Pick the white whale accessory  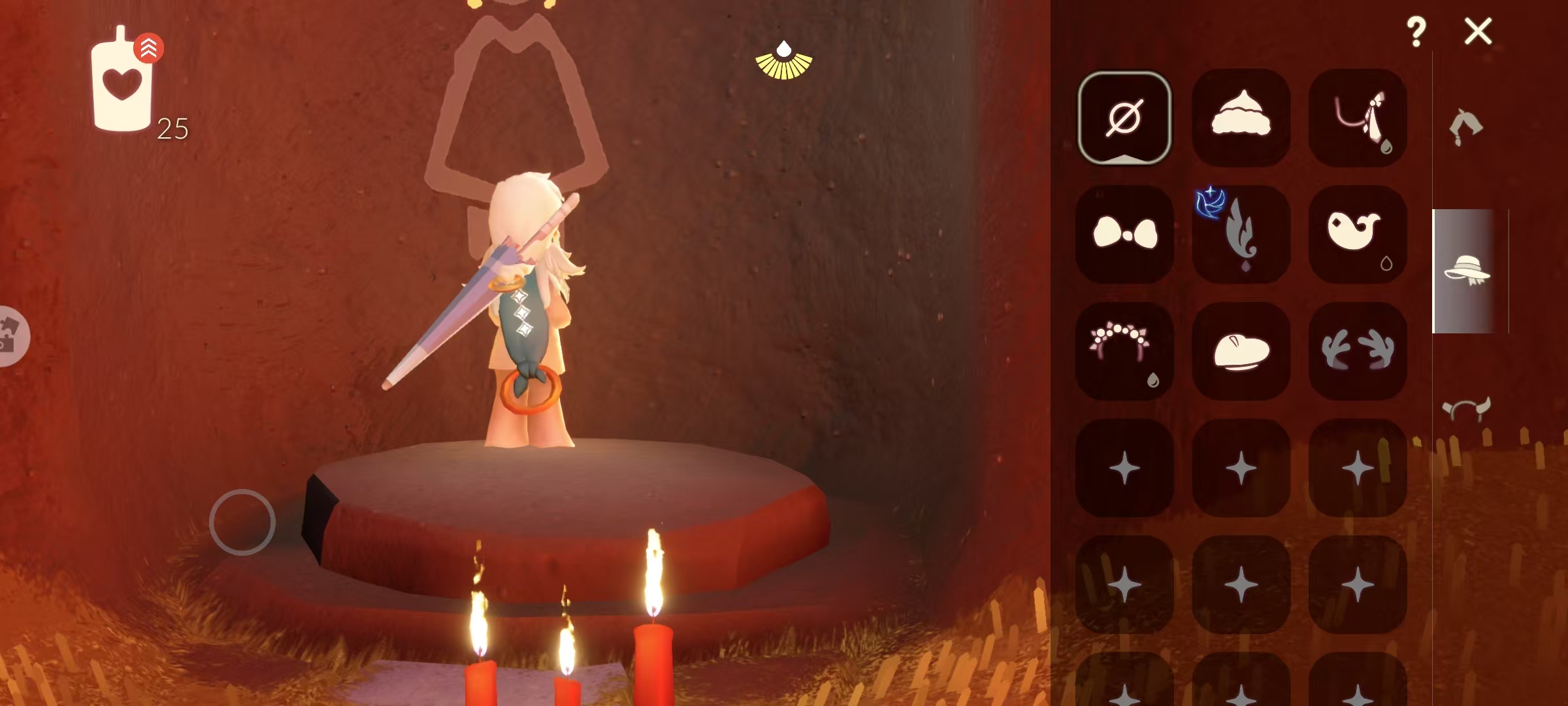pos(1358,234)
